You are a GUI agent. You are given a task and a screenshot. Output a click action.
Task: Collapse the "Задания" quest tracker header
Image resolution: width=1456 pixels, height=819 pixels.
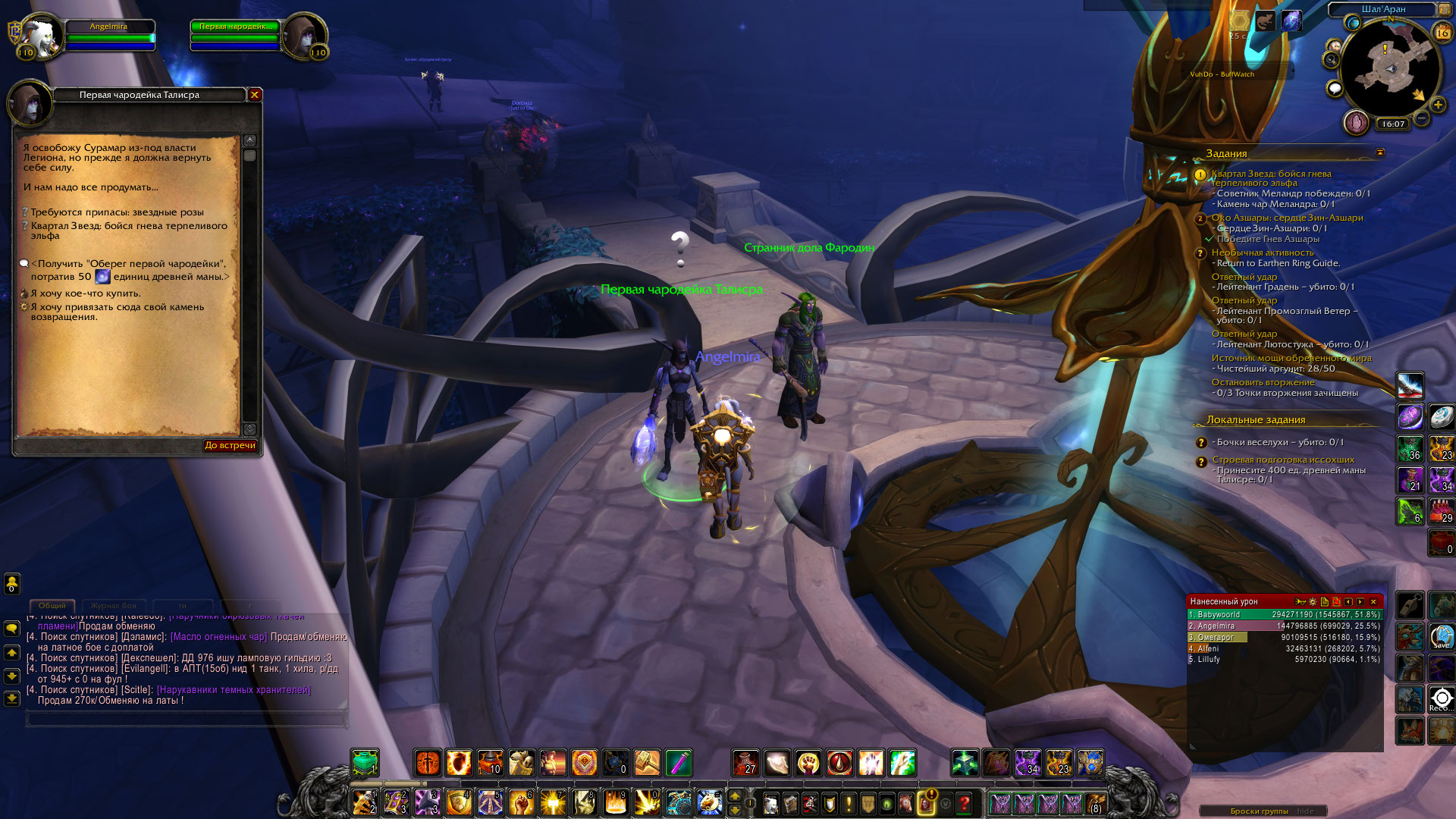pos(1380,152)
